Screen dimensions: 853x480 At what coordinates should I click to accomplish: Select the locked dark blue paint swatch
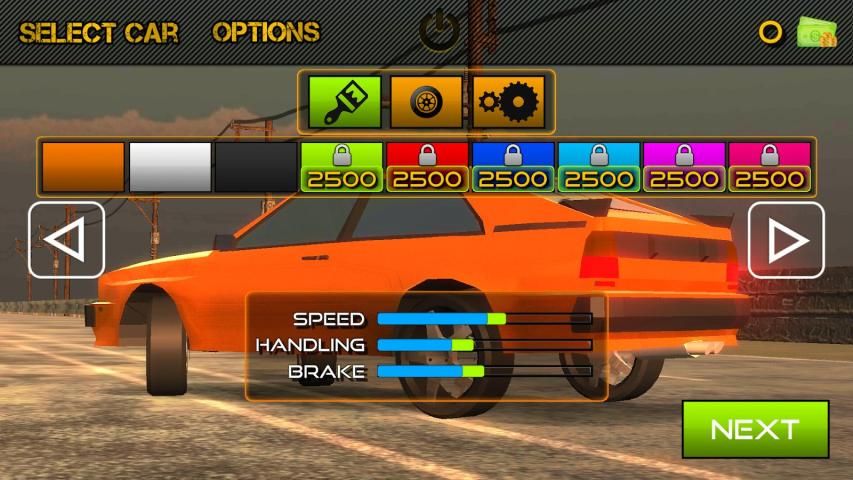click(513, 167)
